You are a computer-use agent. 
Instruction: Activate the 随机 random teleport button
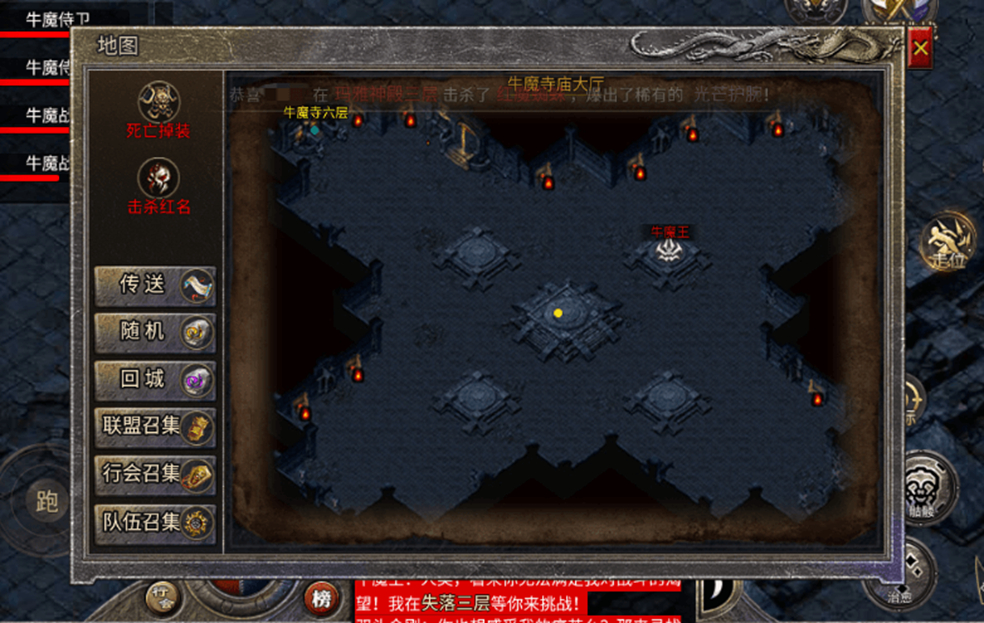coord(155,332)
